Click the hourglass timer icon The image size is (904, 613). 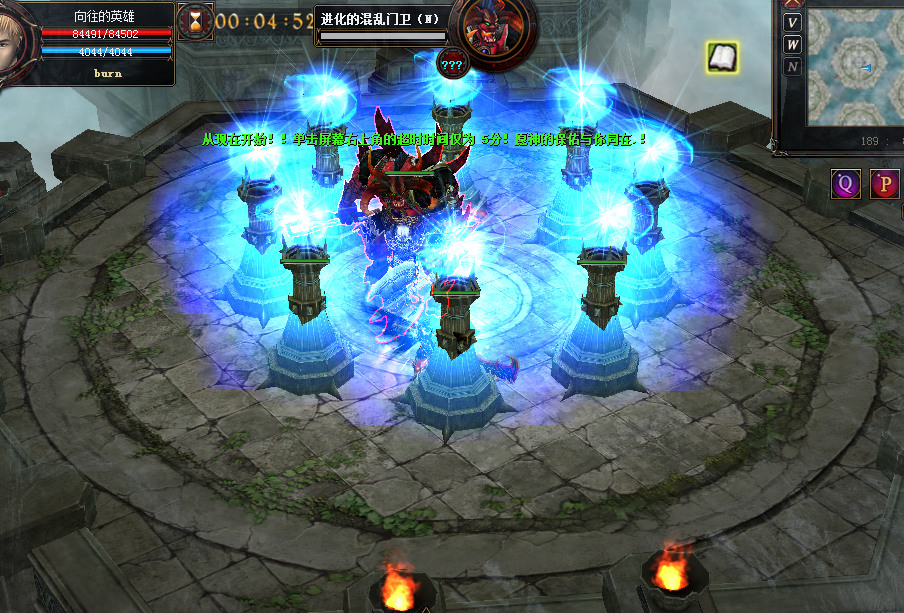click(x=195, y=21)
